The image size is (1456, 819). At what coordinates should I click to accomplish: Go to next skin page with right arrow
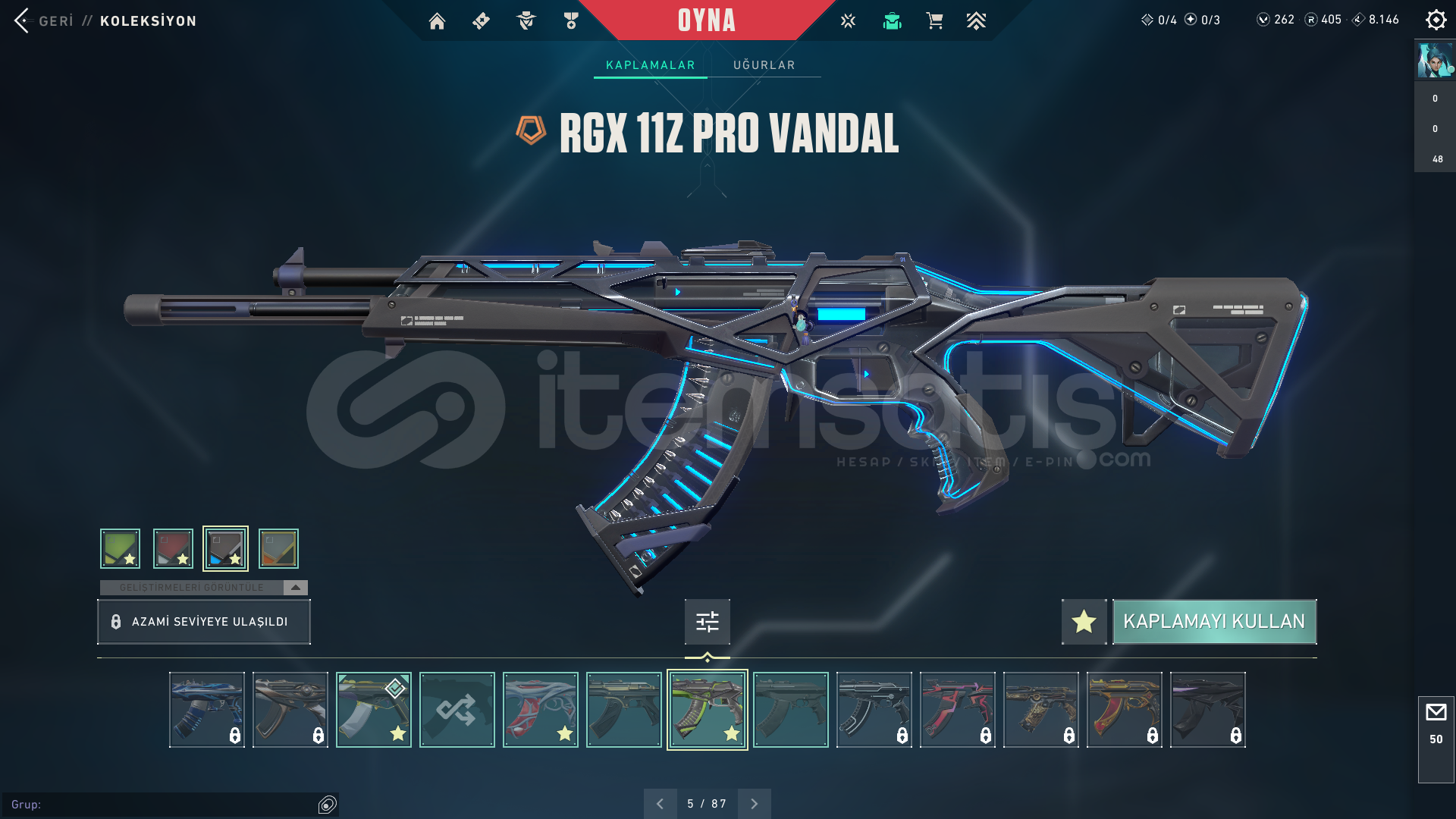[x=754, y=802]
